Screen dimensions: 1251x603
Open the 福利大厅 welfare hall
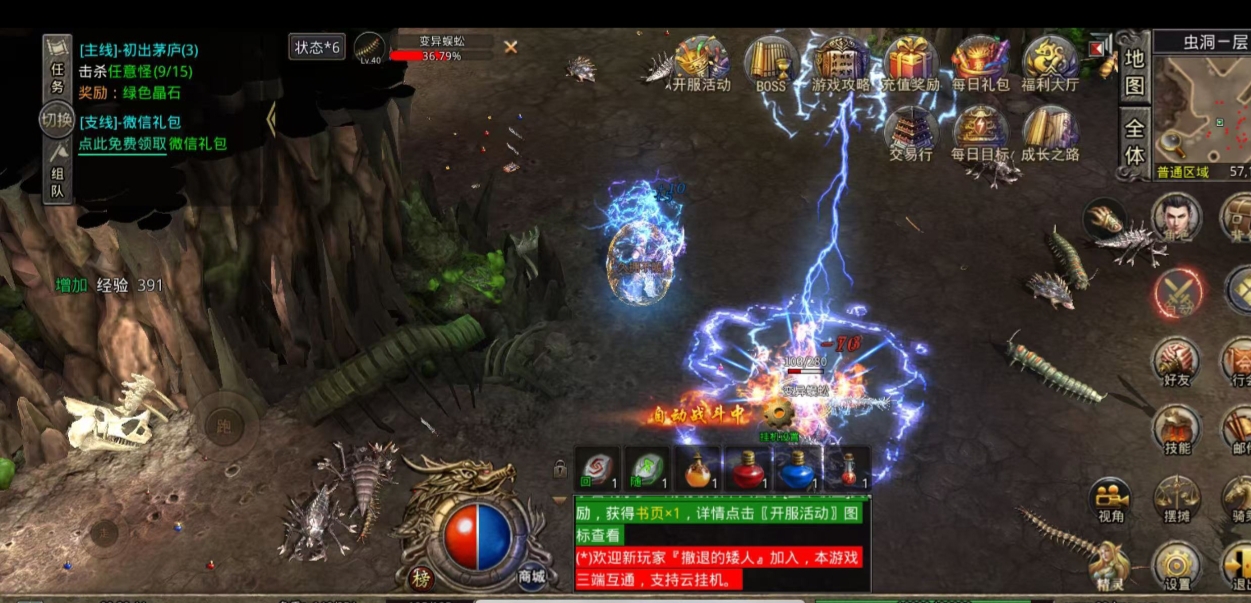click(1050, 63)
